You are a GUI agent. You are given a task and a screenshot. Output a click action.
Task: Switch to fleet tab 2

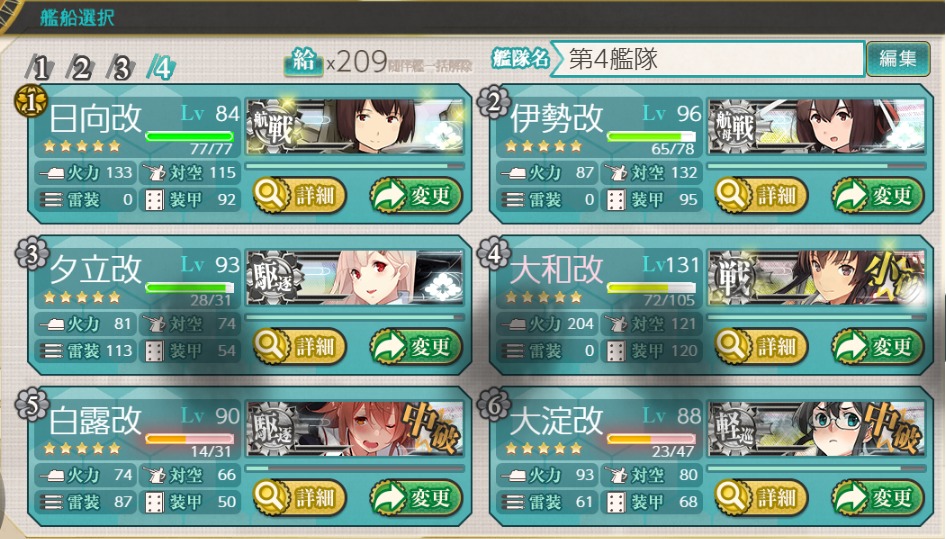coord(80,68)
